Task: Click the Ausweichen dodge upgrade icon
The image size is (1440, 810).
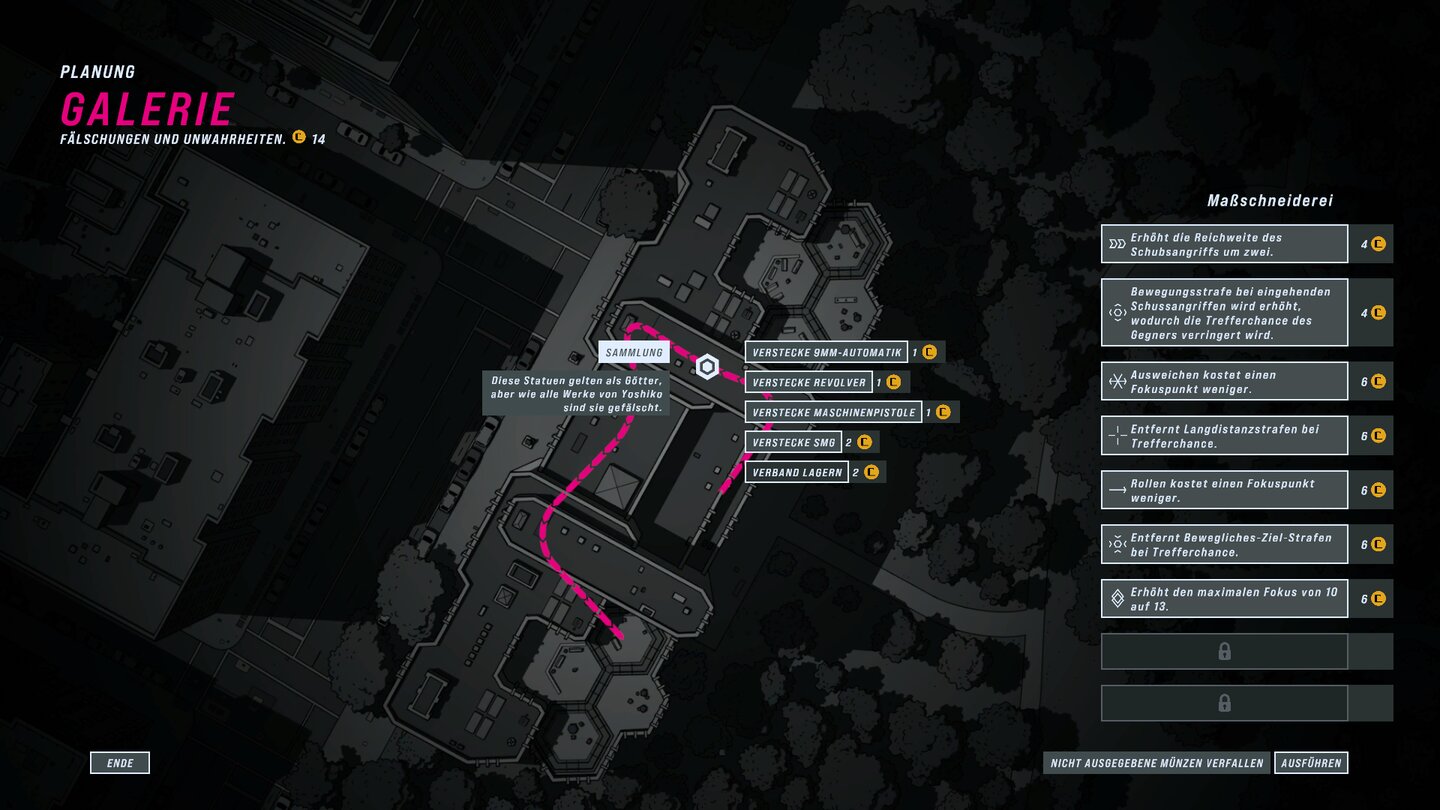Action: pyautogui.click(x=1116, y=380)
